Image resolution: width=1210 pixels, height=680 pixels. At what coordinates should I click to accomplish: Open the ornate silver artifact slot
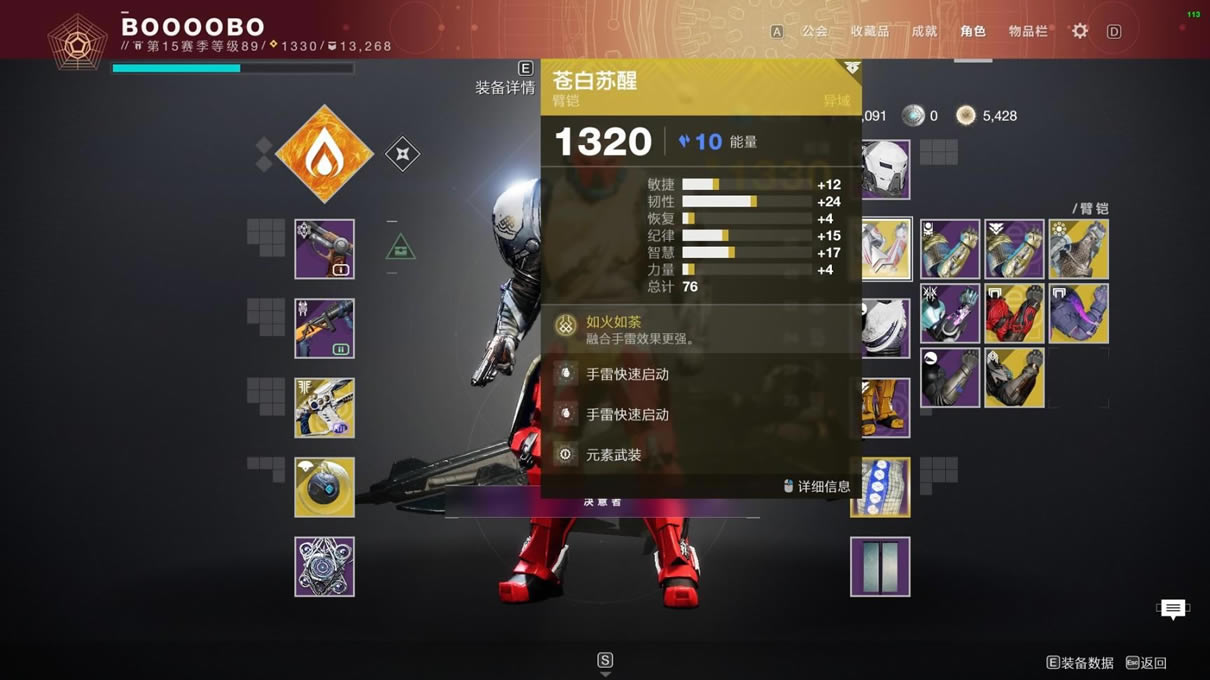(324, 567)
